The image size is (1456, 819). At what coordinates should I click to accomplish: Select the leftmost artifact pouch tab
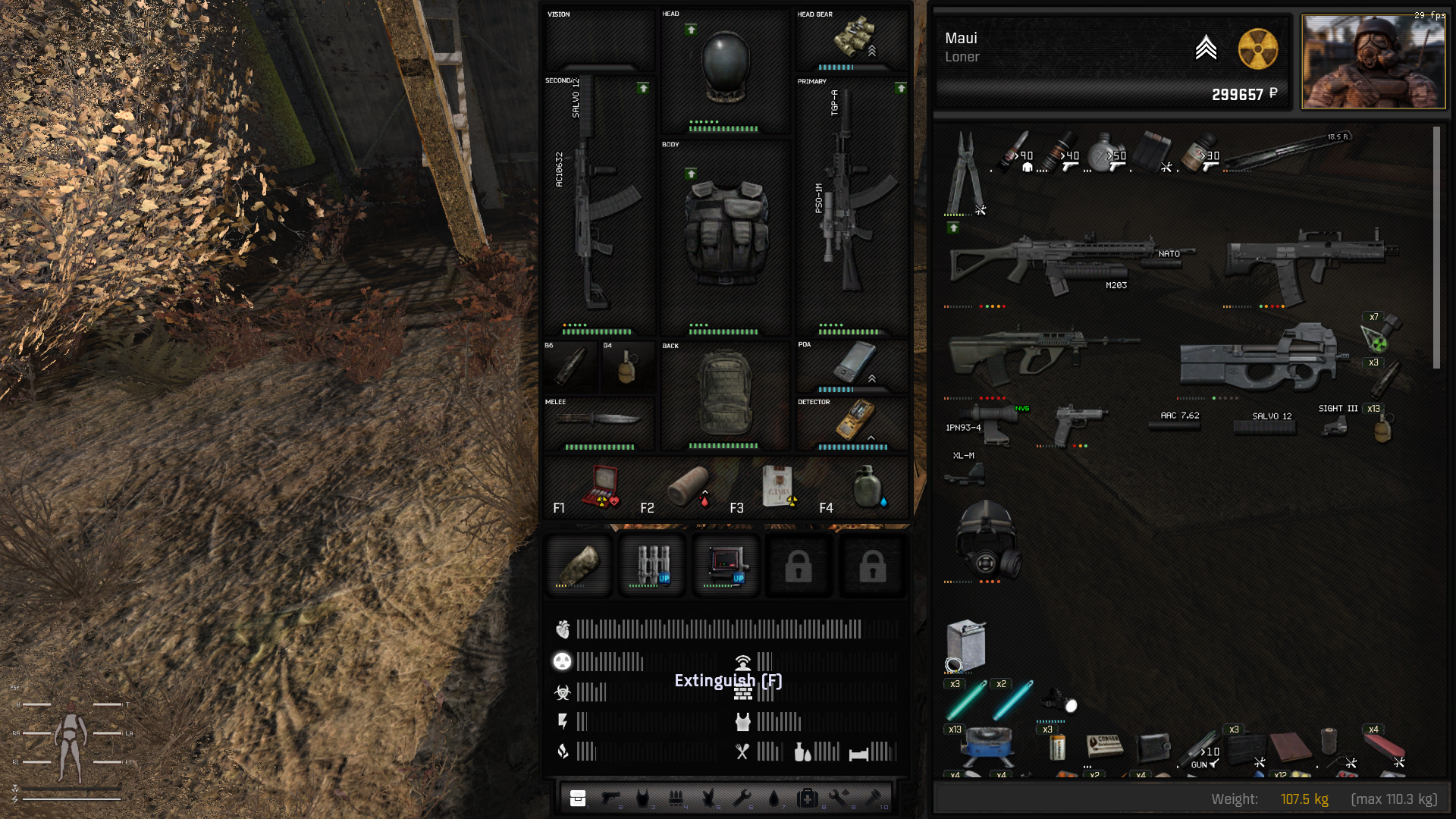(x=579, y=565)
